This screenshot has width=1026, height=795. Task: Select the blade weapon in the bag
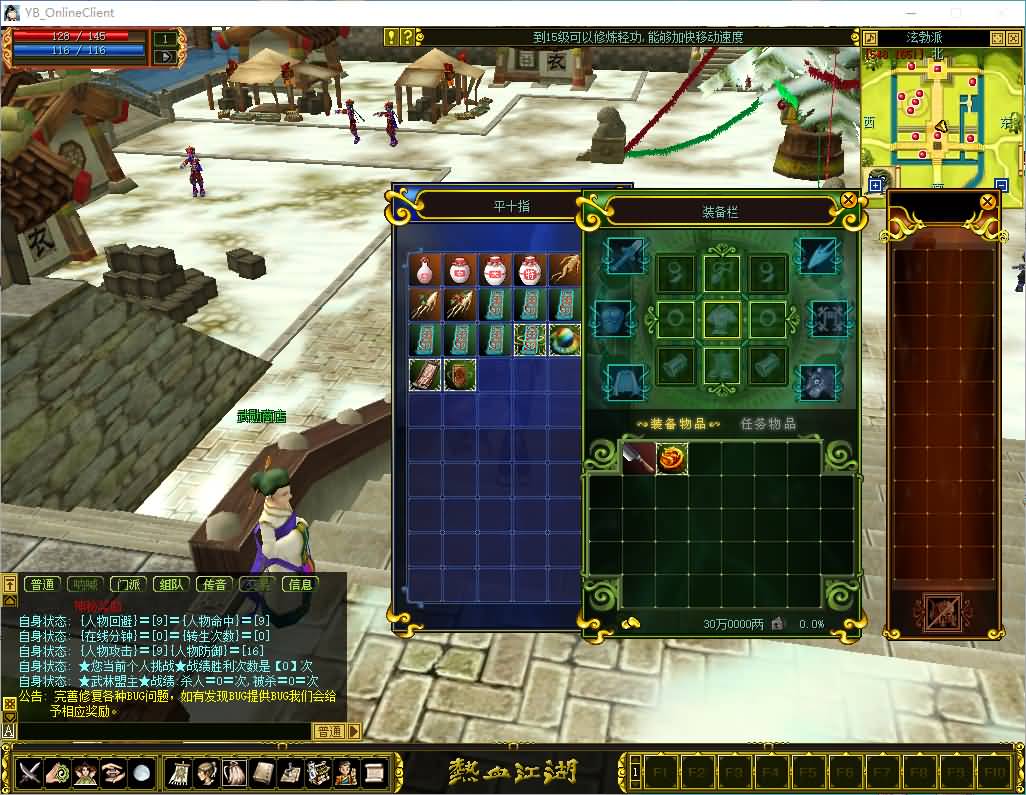638,459
